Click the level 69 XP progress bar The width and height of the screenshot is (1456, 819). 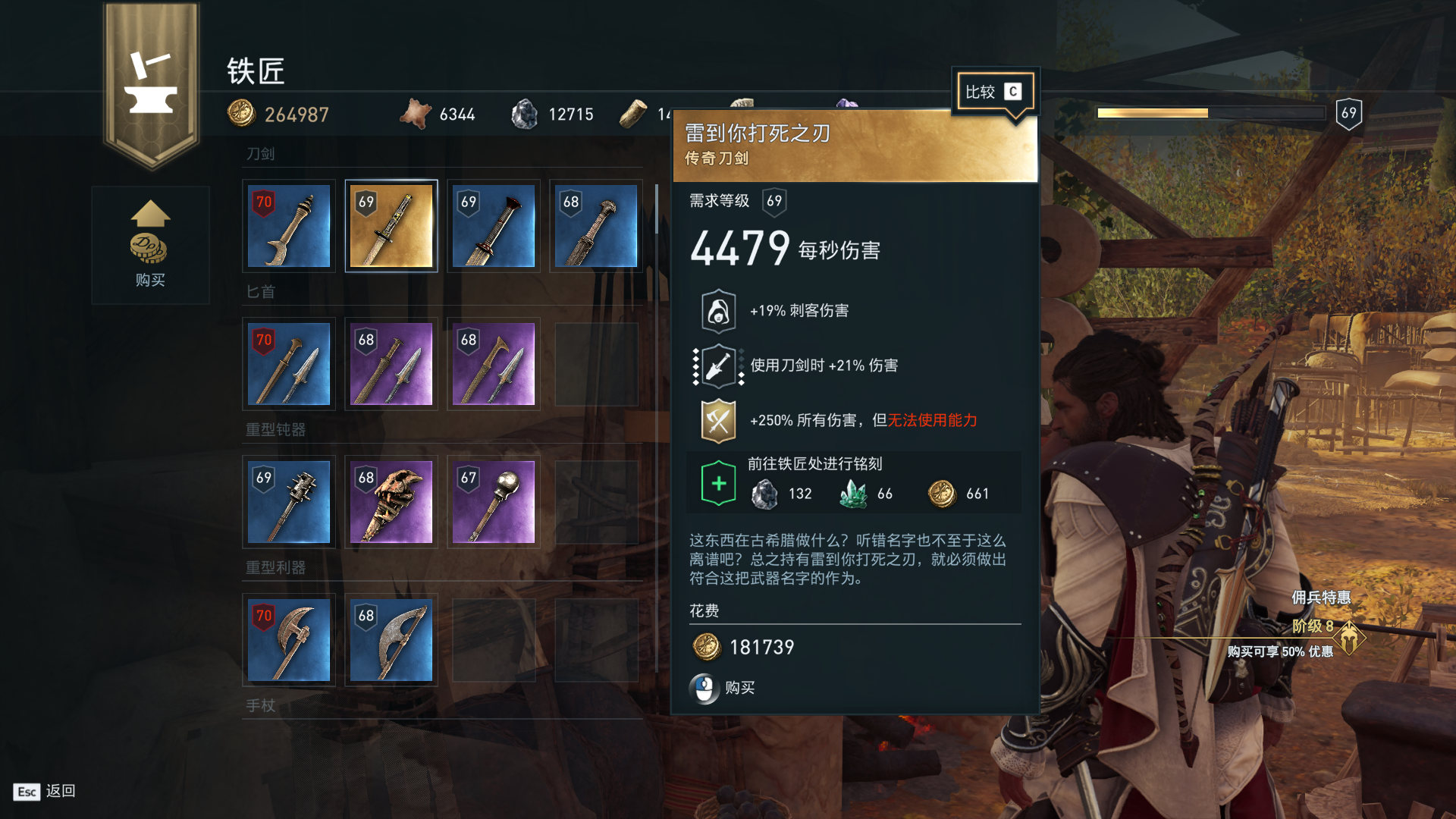click(x=1213, y=112)
